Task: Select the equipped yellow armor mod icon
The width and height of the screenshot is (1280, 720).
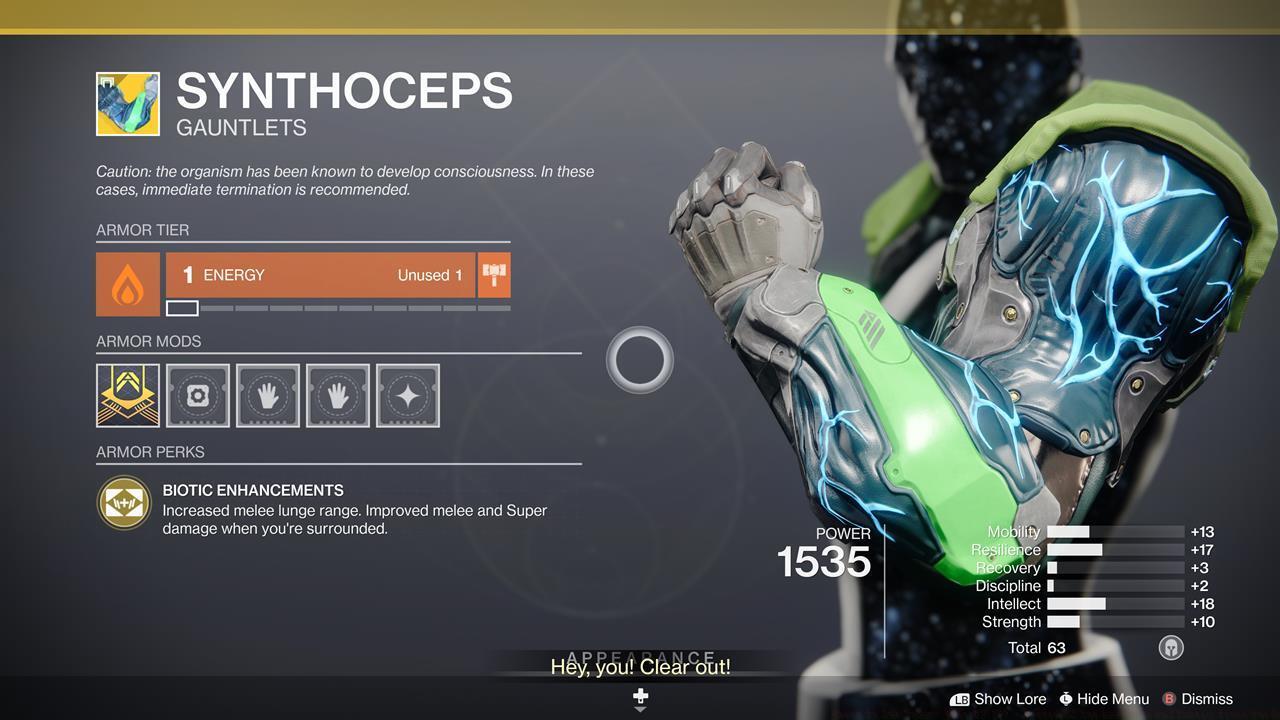Action: pos(127,395)
